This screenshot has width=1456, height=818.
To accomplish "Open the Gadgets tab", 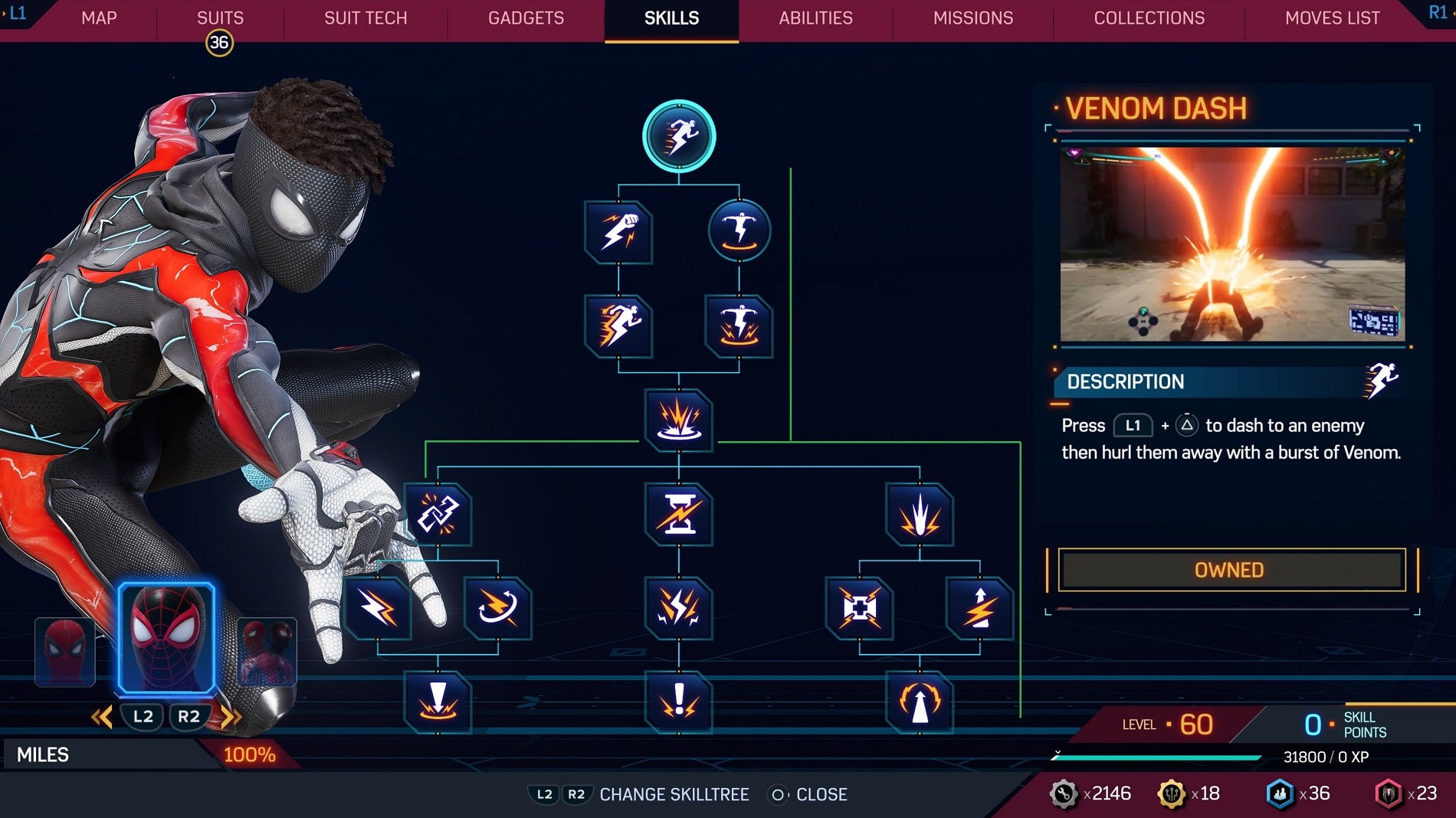I will coord(526,18).
